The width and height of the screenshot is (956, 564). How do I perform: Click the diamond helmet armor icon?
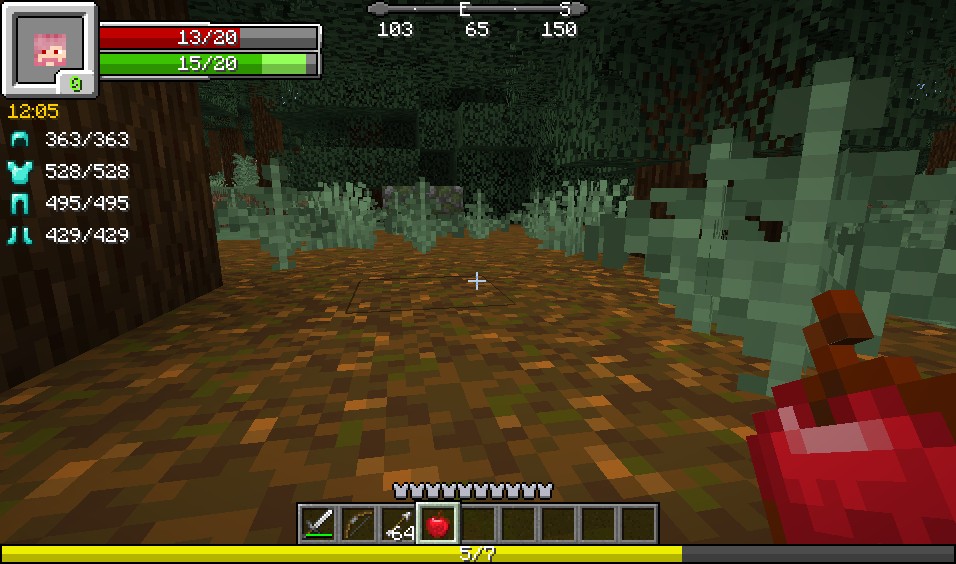(21, 140)
